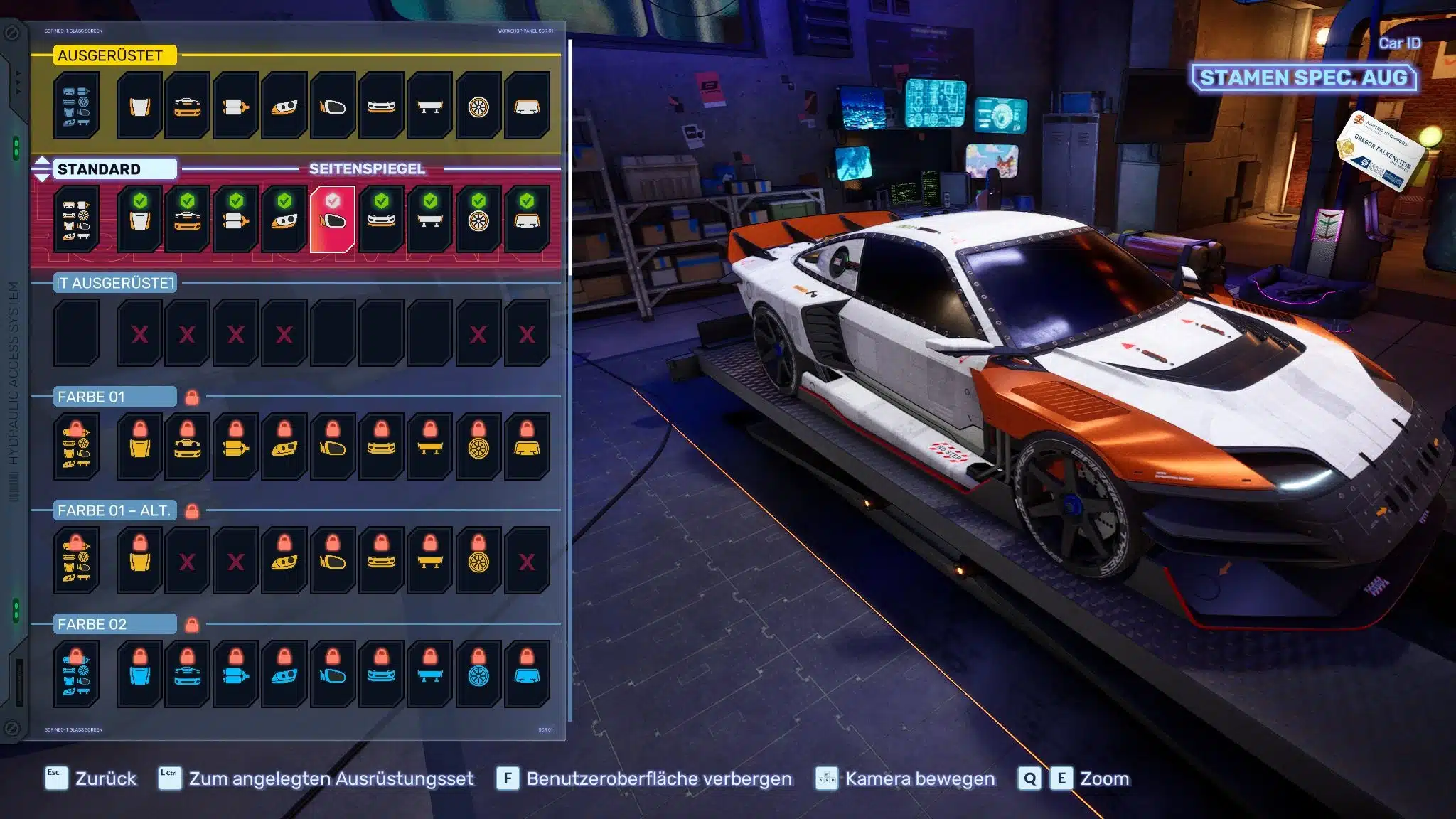Screen dimensions: 1456x819
Task: Pick the blue Farbe 02 wheel rim
Action: pos(478,674)
